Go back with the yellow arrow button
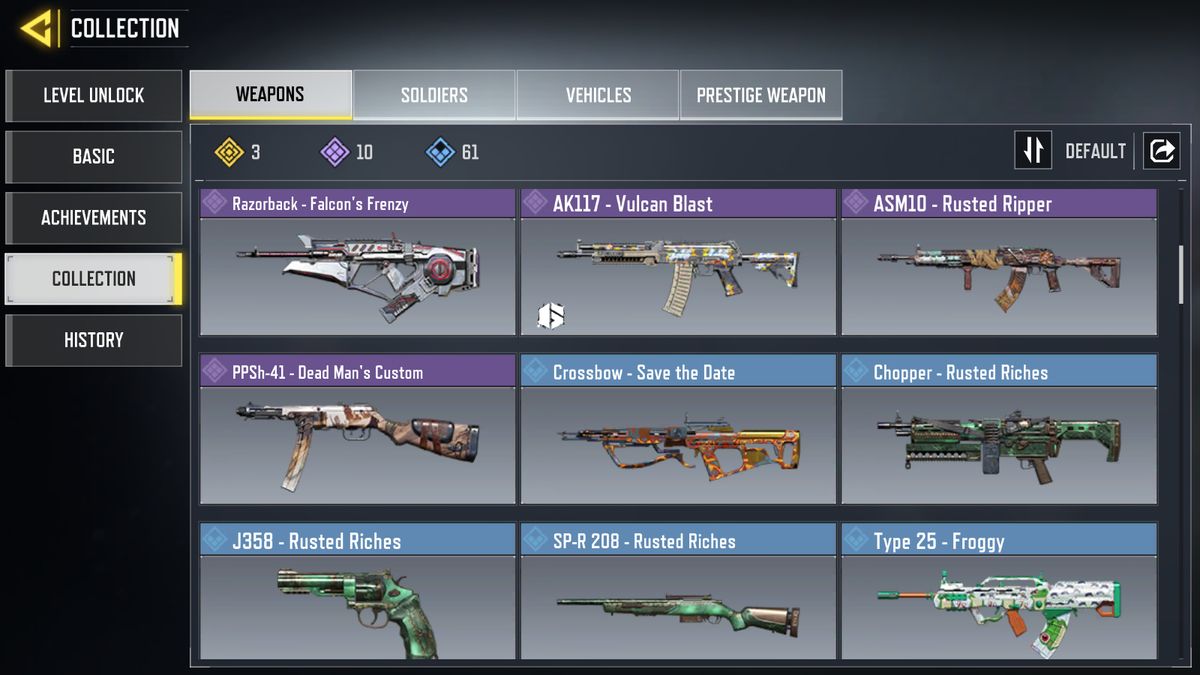 click(37, 28)
